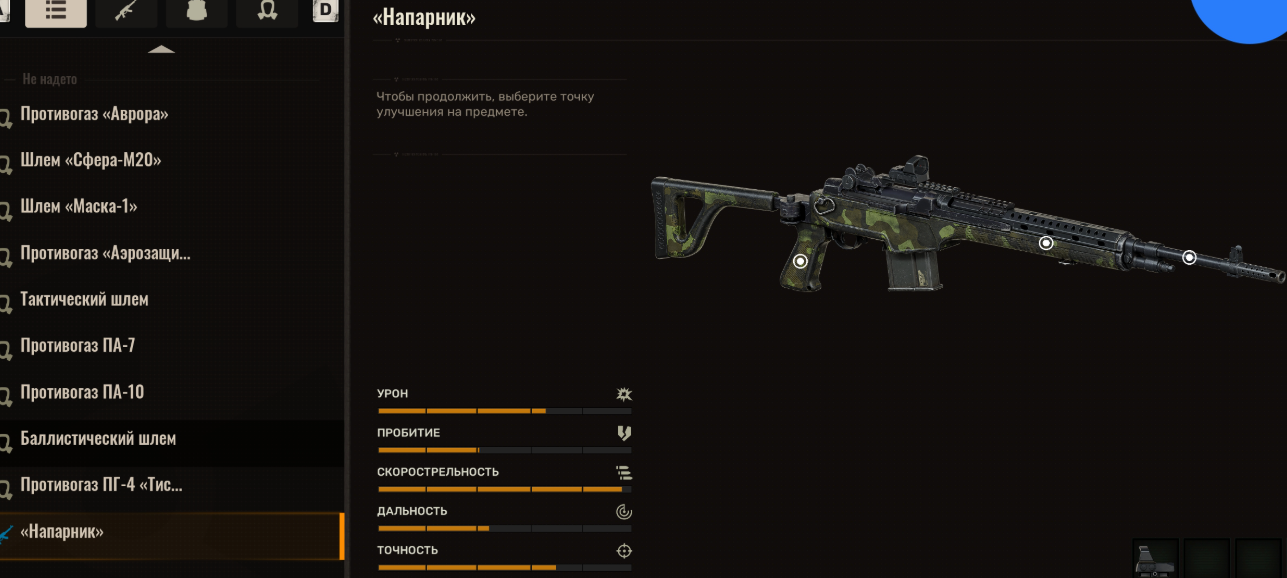Open the rifle weapons category tab
The height and width of the screenshot is (578, 1287).
click(x=125, y=12)
